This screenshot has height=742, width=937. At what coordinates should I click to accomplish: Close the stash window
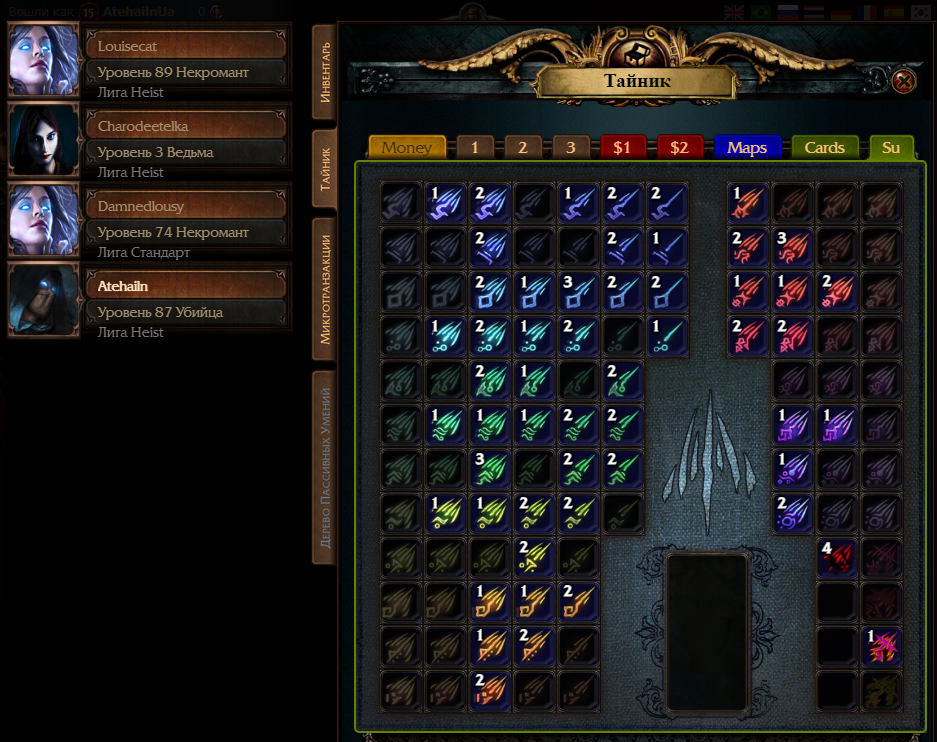click(903, 81)
